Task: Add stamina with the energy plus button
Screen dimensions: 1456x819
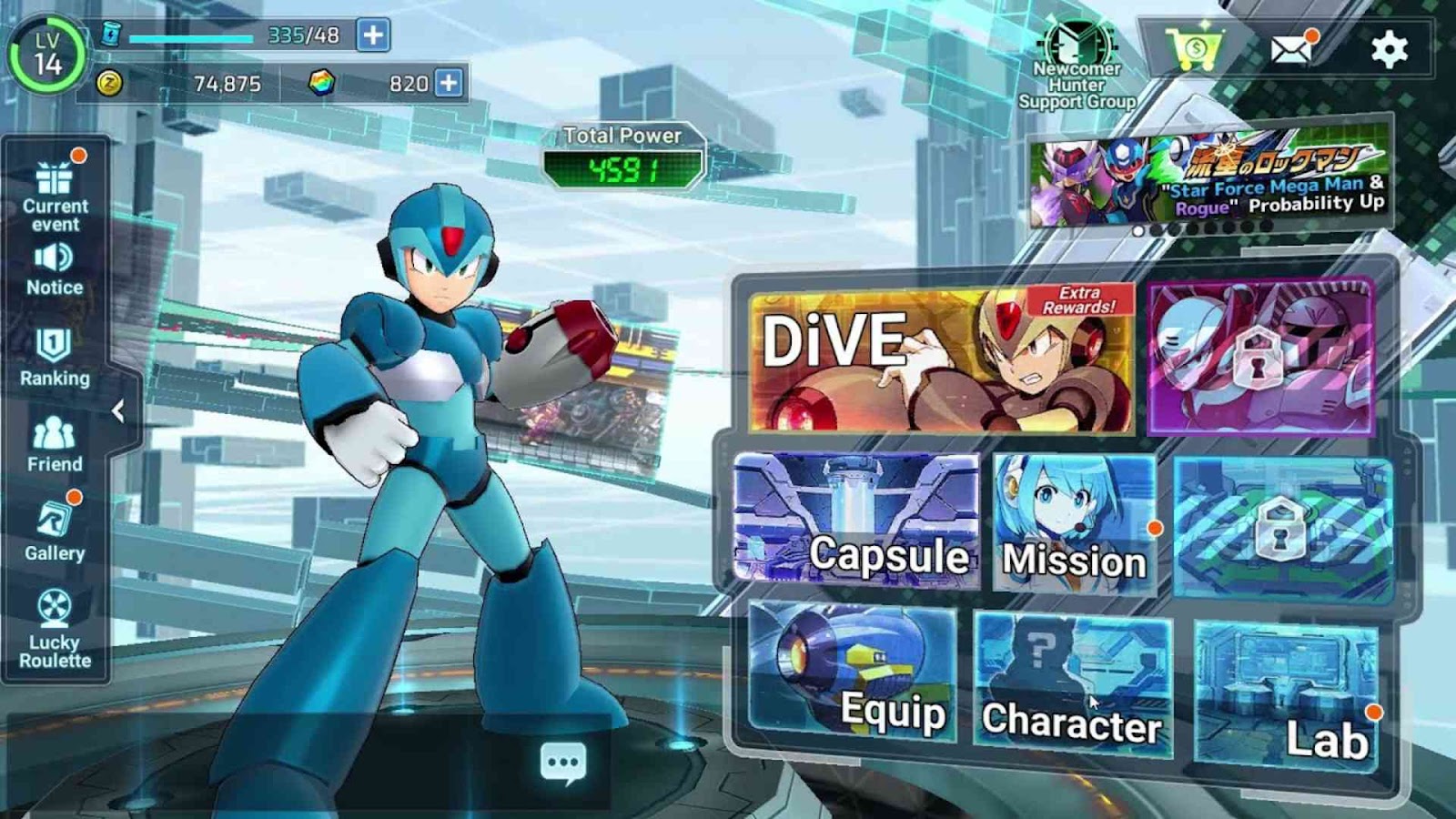Action: click(373, 35)
